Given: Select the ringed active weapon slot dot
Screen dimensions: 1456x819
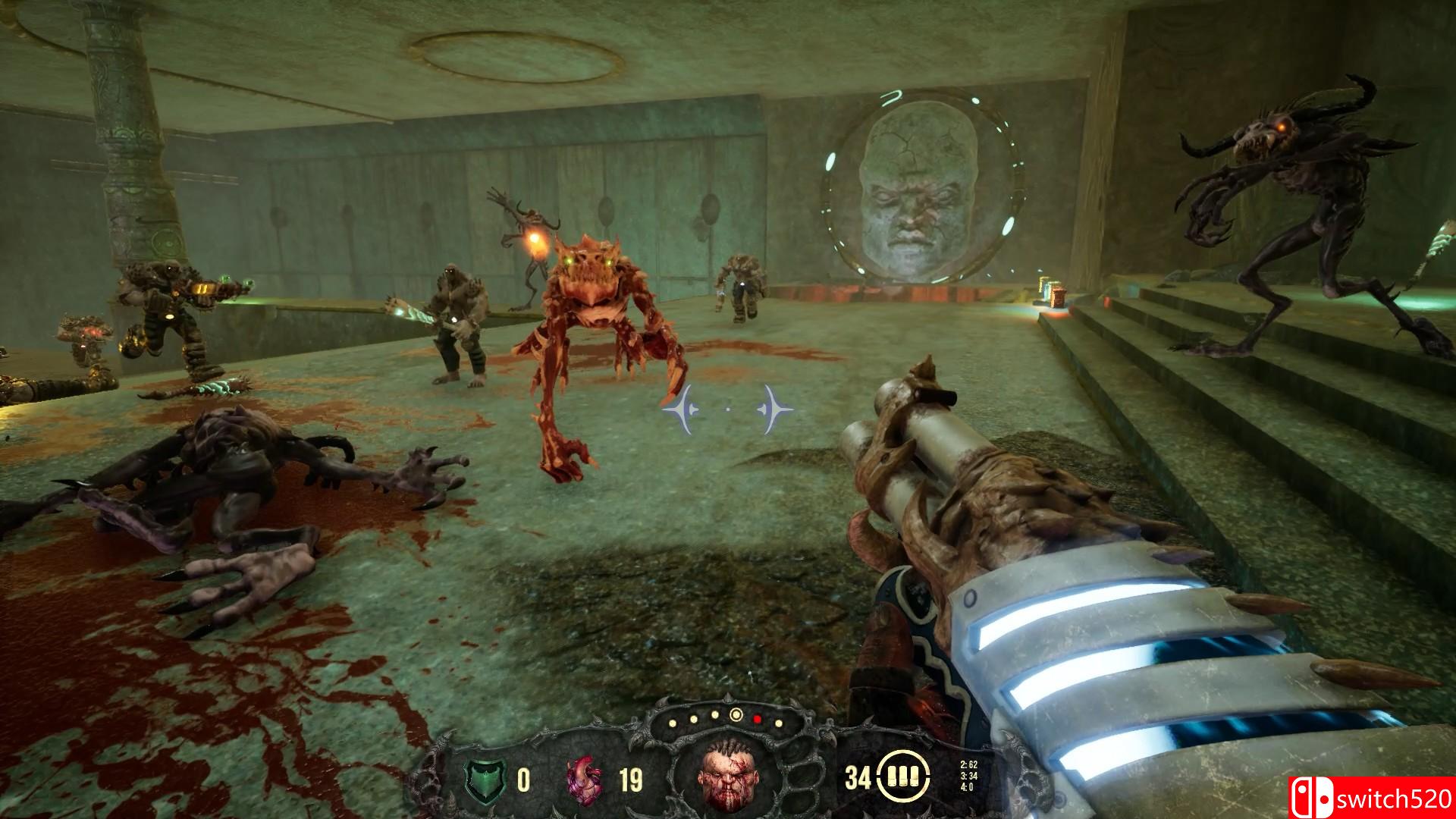Looking at the screenshot, I should coord(736,714).
